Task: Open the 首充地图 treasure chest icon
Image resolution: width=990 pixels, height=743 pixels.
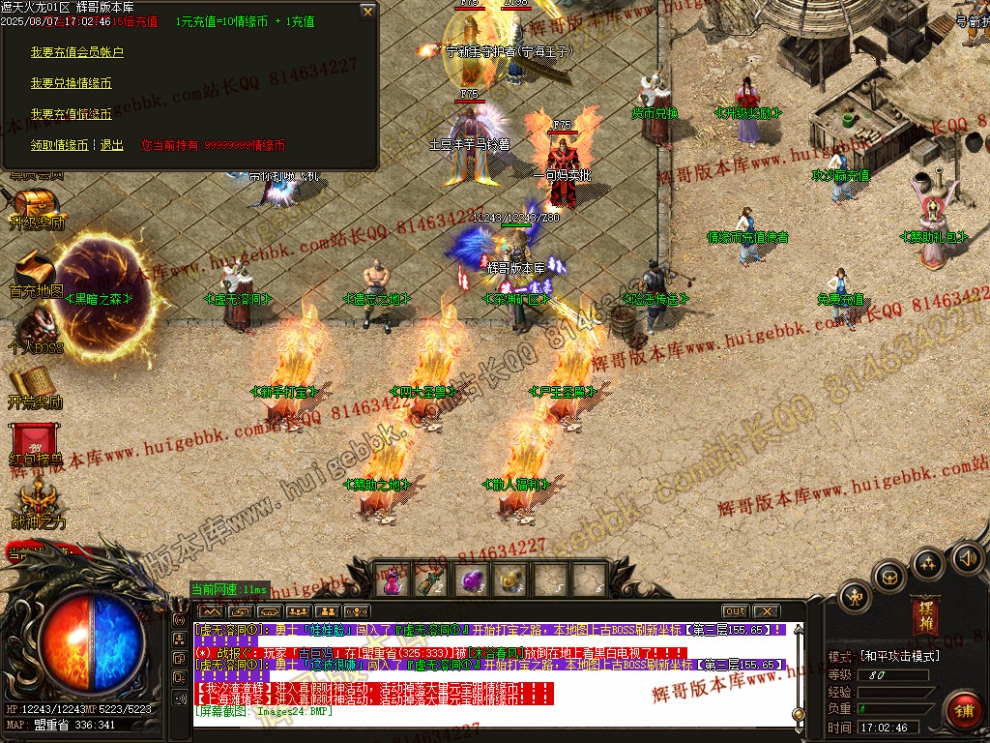Action: point(35,270)
